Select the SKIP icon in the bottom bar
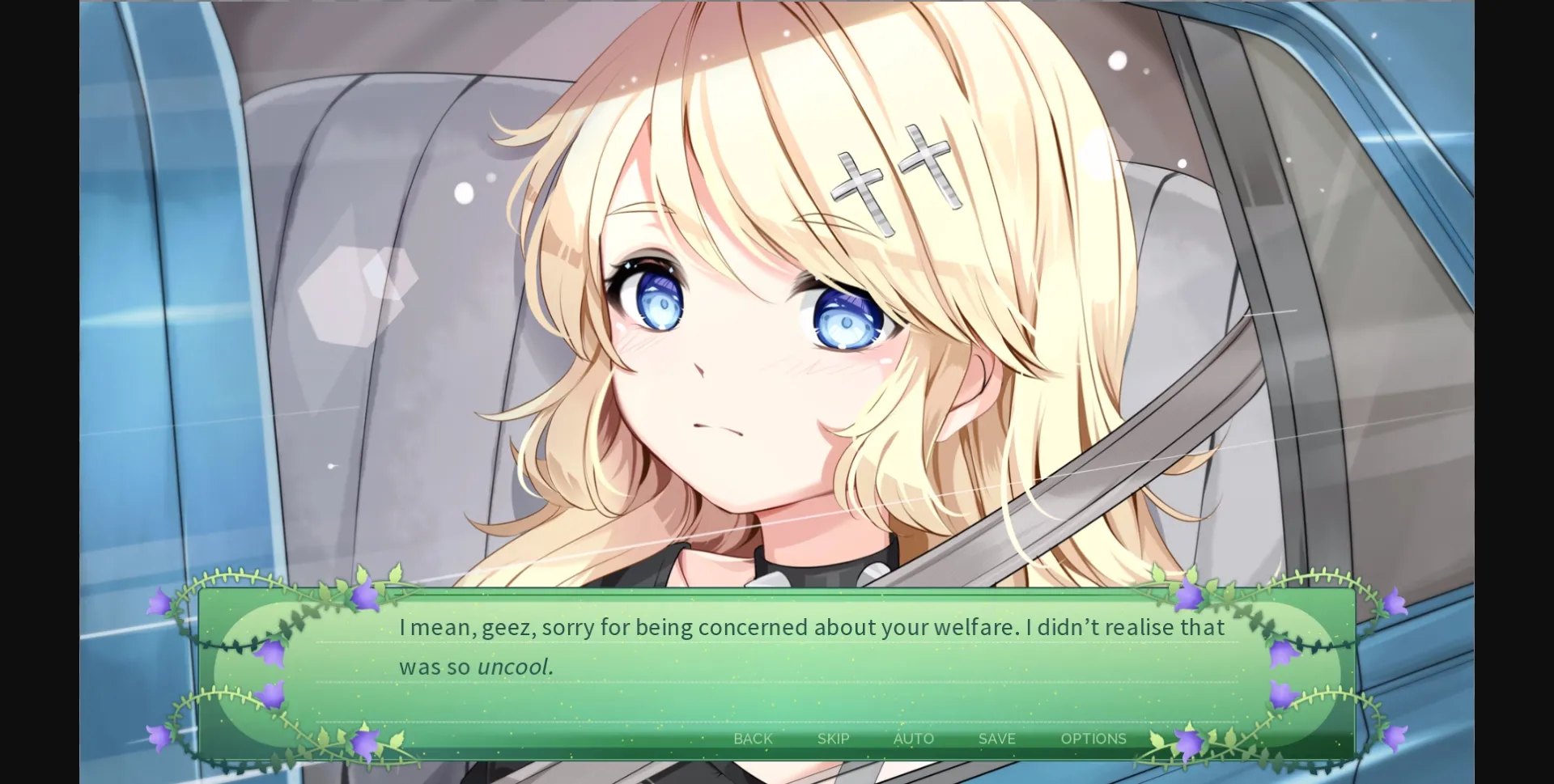The height and width of the screenshot is (784, 1554). [833, 738]
